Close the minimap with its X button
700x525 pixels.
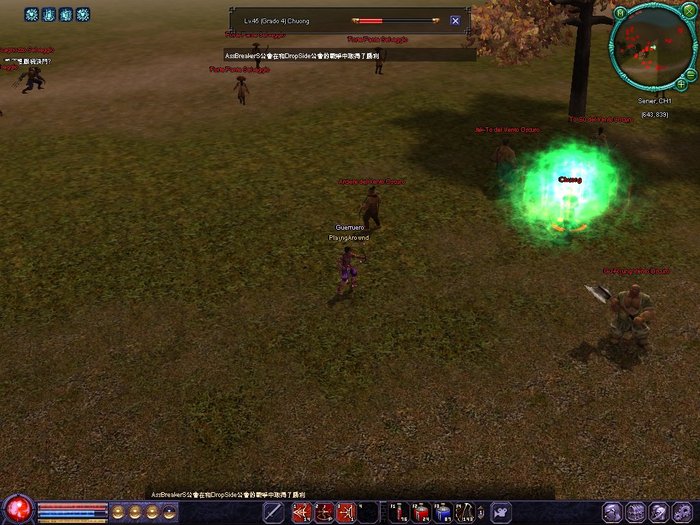(689, 13)
